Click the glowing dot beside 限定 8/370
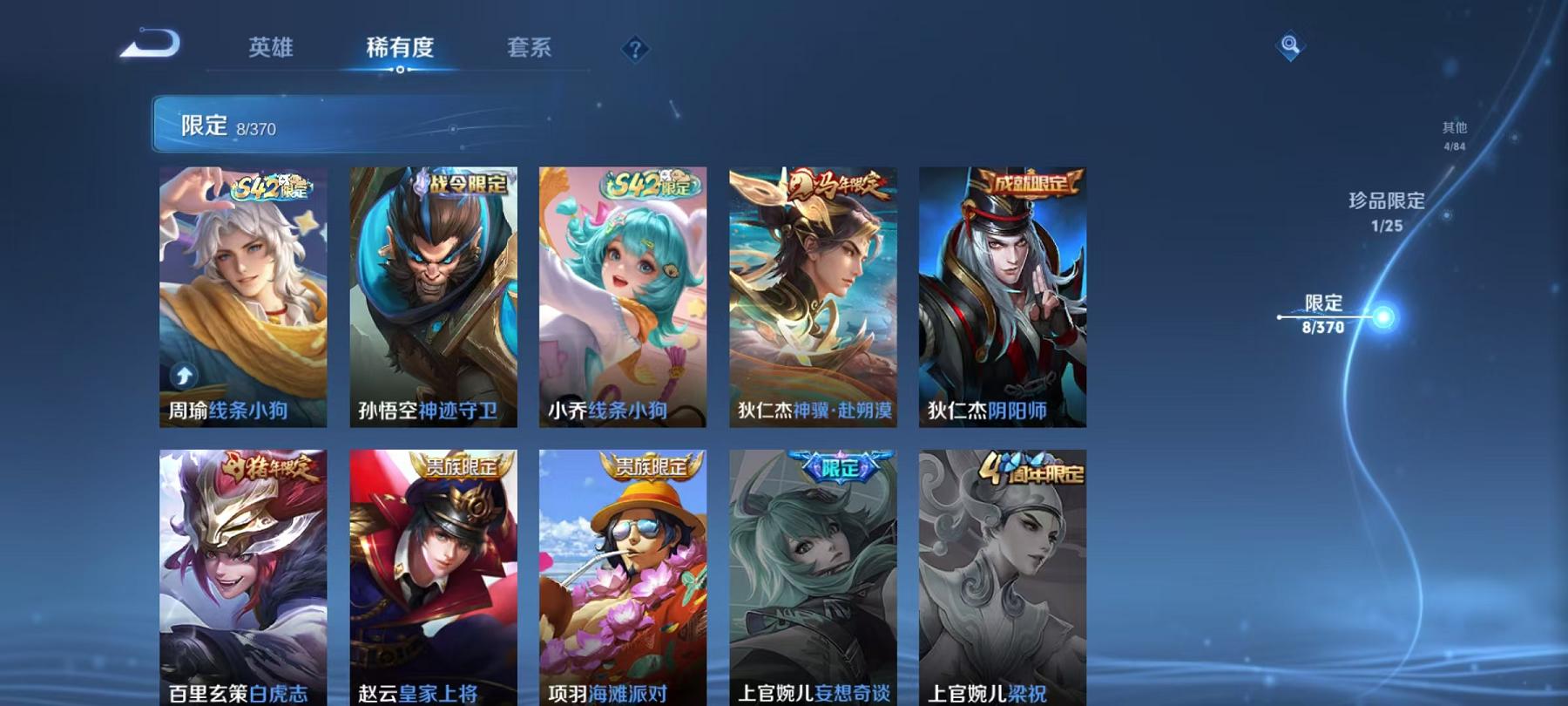This screenshot has width=1568, height=706. click(1382, 318)
